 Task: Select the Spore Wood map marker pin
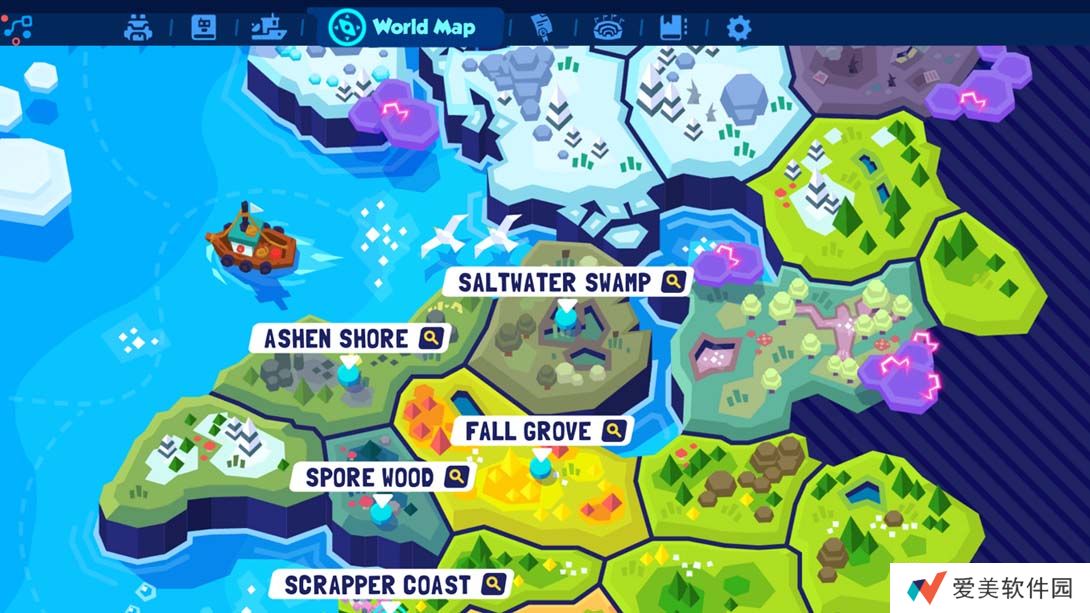[x=382, y=511]
